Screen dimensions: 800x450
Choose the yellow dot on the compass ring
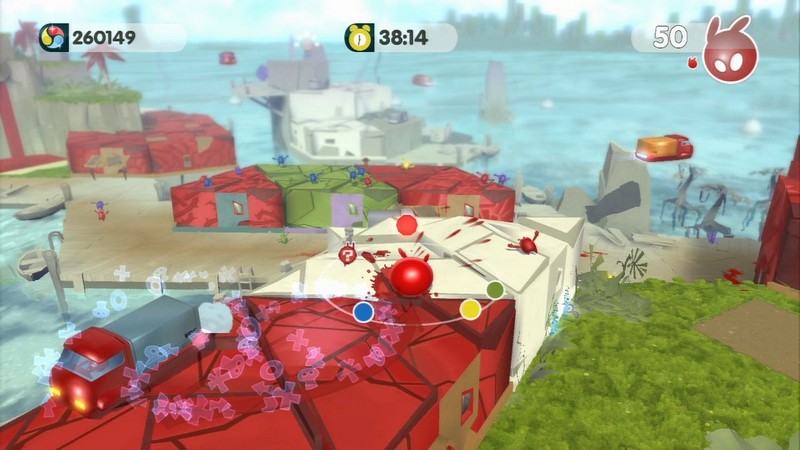tap(470, 308)
